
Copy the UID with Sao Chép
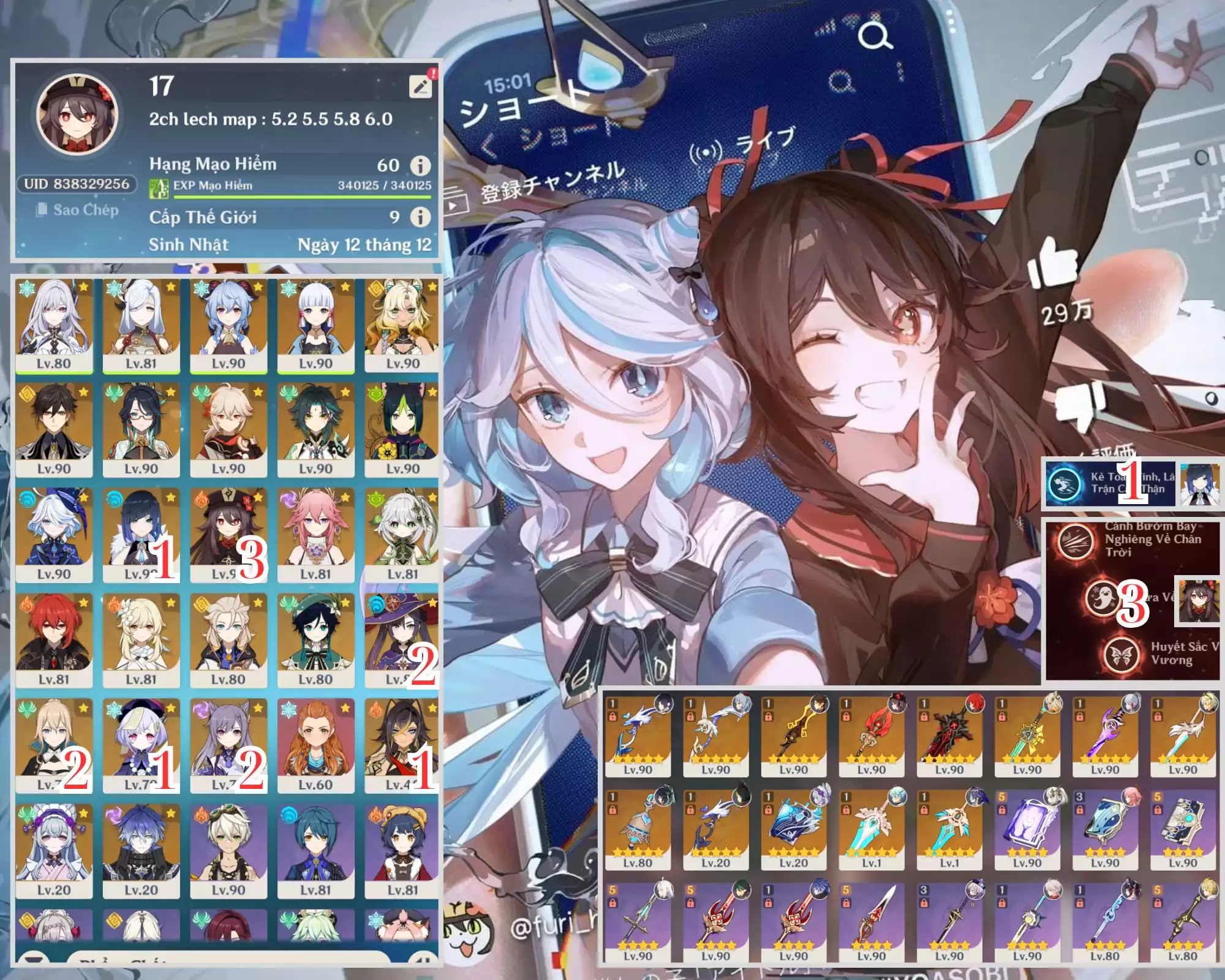click(78, 210)
